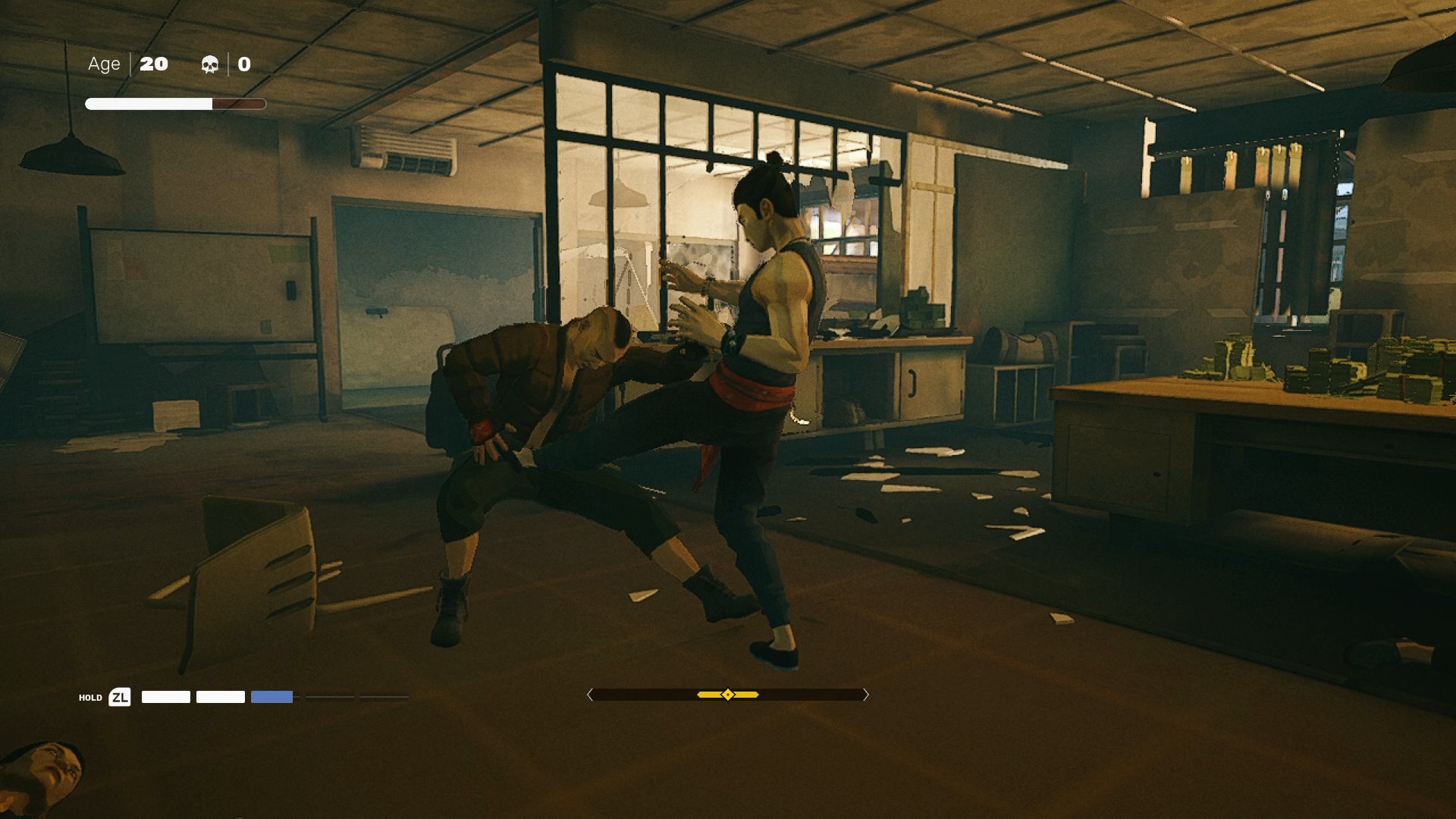Click the white XP progress bar
The width and height of the screenshot is (1456, 819).
(x=149, y=102)
